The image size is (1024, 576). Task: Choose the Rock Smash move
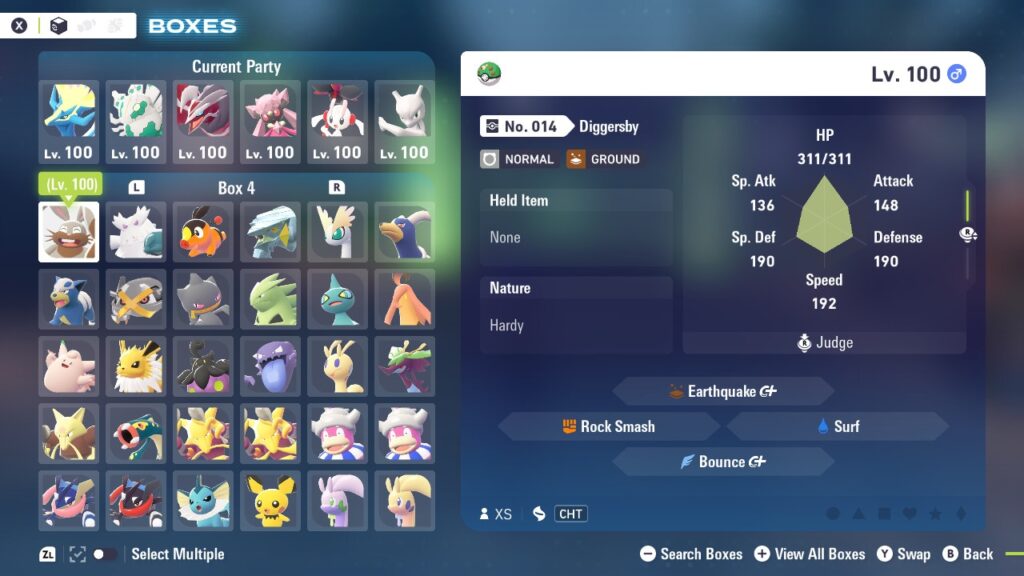(608, 426)
